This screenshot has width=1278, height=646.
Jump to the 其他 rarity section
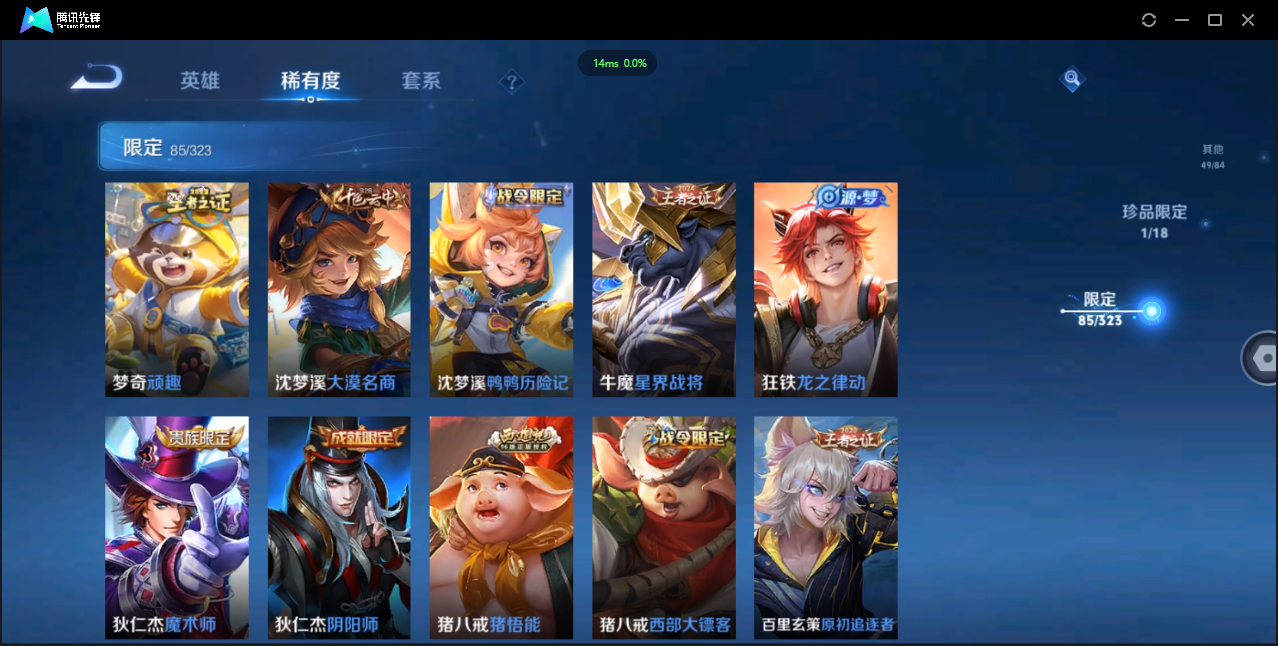pos(1212,156)
